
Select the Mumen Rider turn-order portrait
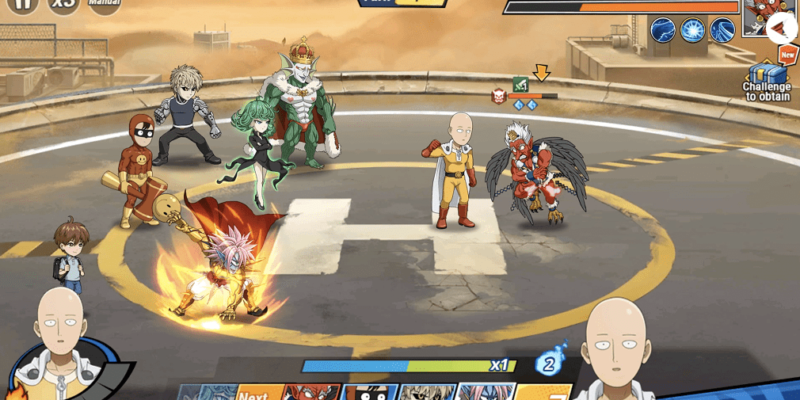tap(370, 392)
